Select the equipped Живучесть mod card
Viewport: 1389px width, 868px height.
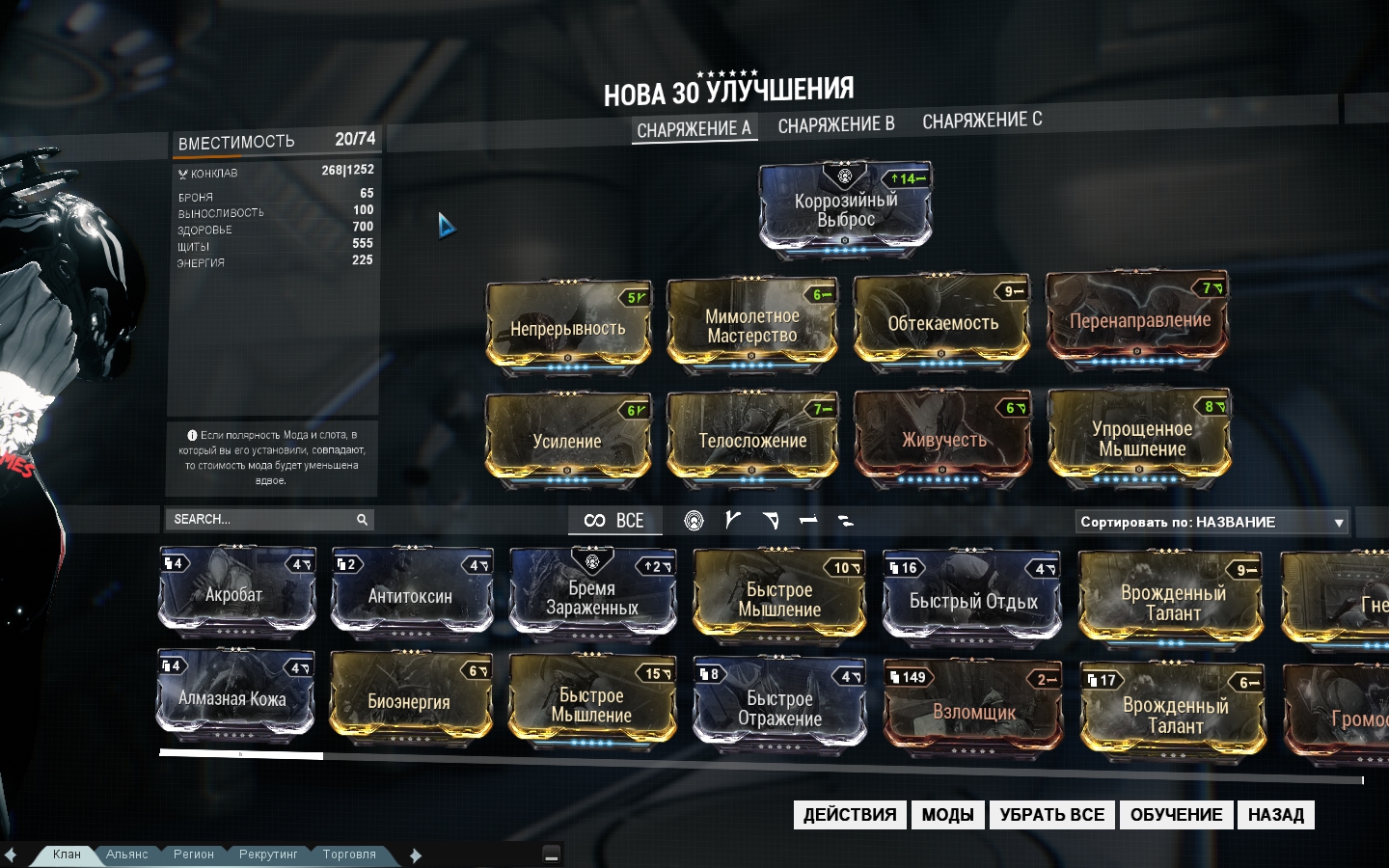coord(943,440)
